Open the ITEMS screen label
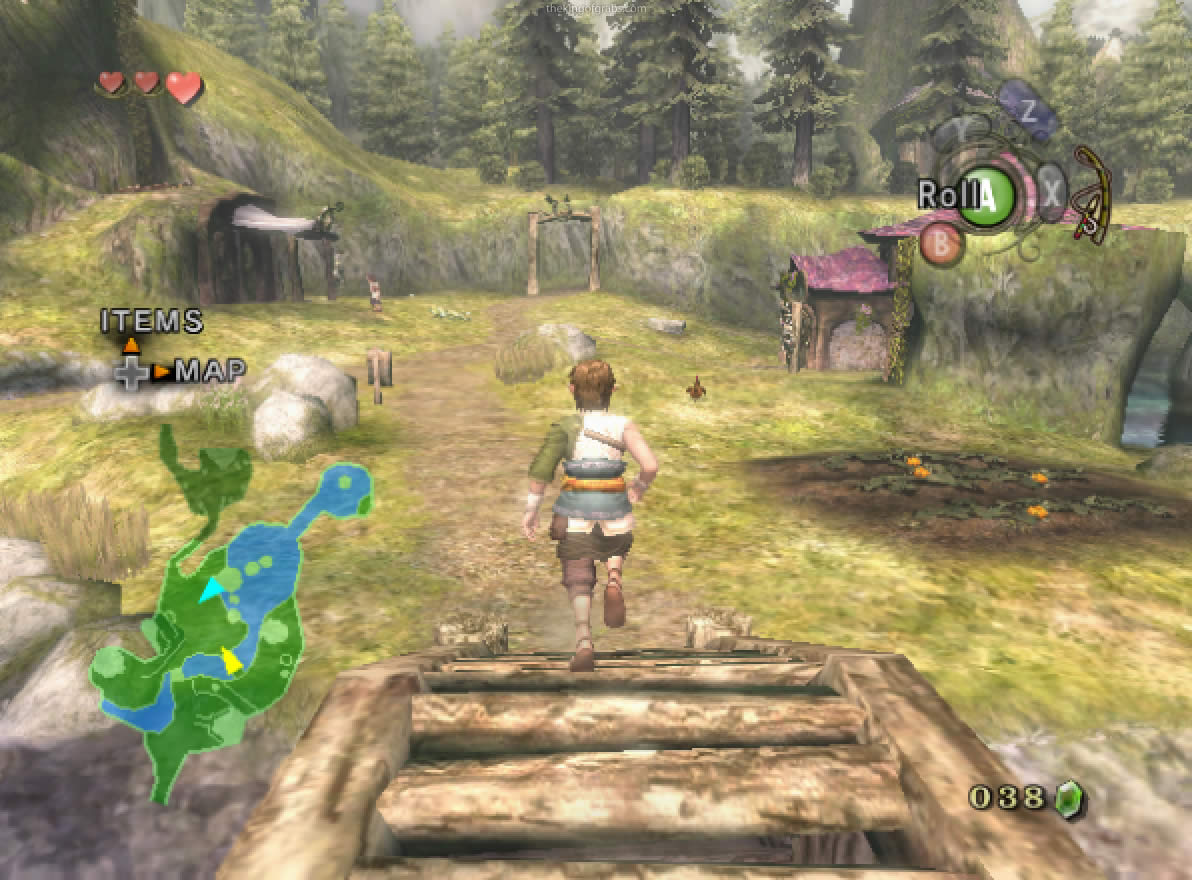The height and width of the screenshot is (880, 1192). coord(152,322)
